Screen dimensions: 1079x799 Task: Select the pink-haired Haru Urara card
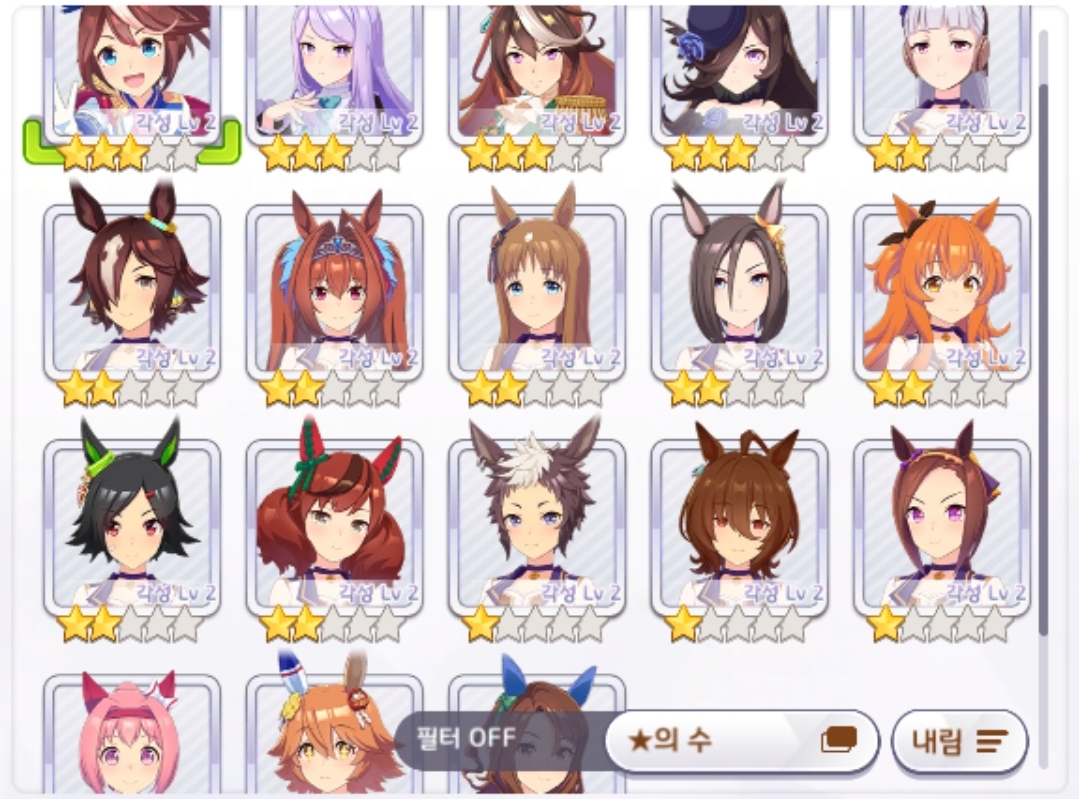click(x=132, y=740)
